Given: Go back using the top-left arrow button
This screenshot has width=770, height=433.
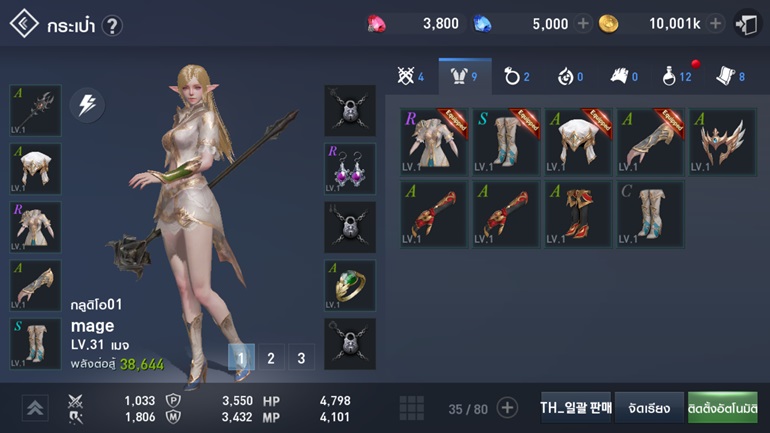Looking at the screenshot, I should tap(24, 24).
